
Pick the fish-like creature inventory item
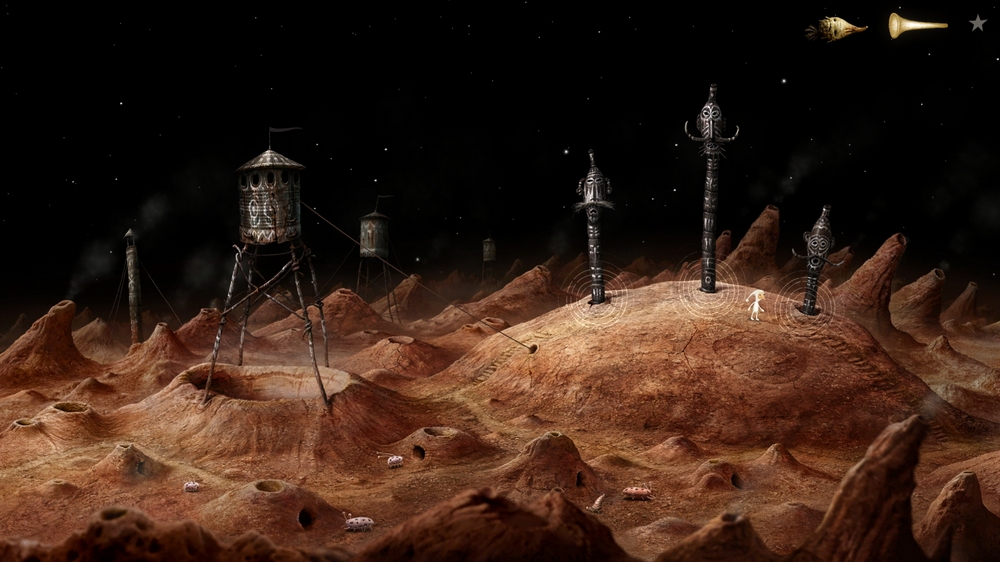[x=836, y=29]
